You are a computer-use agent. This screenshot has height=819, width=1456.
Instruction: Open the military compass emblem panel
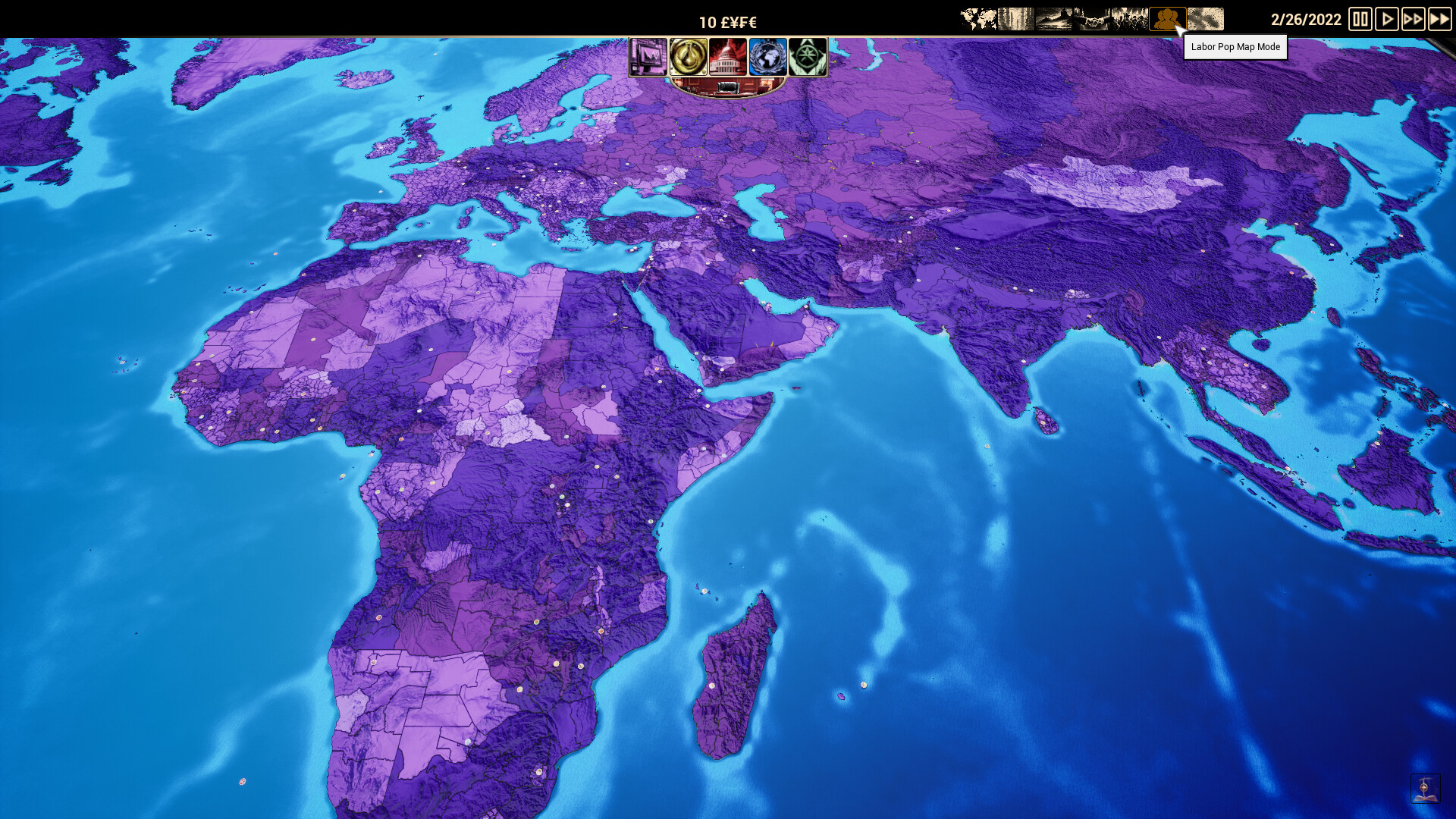807,56
